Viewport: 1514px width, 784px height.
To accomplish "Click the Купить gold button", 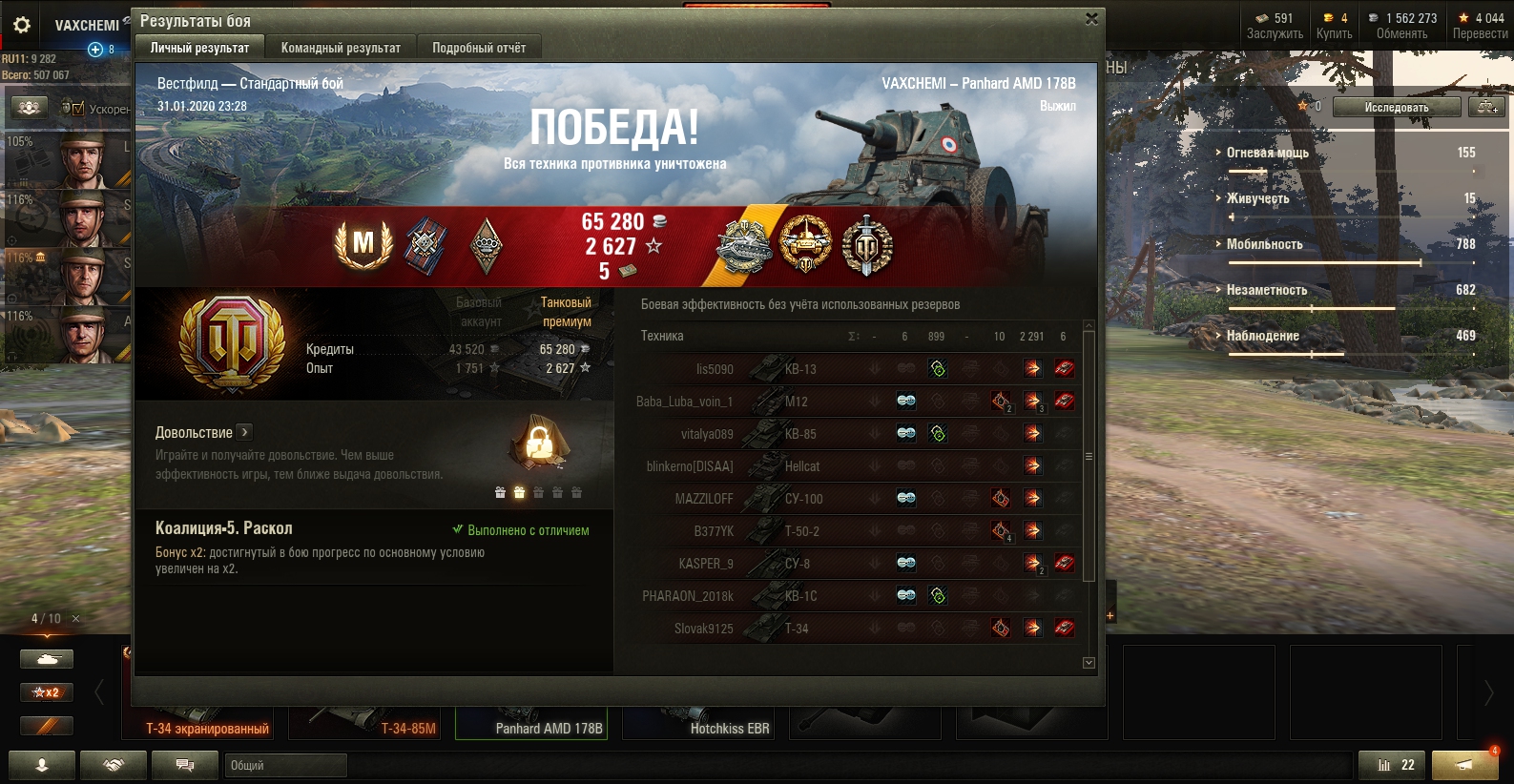I will pos(1334,26).
